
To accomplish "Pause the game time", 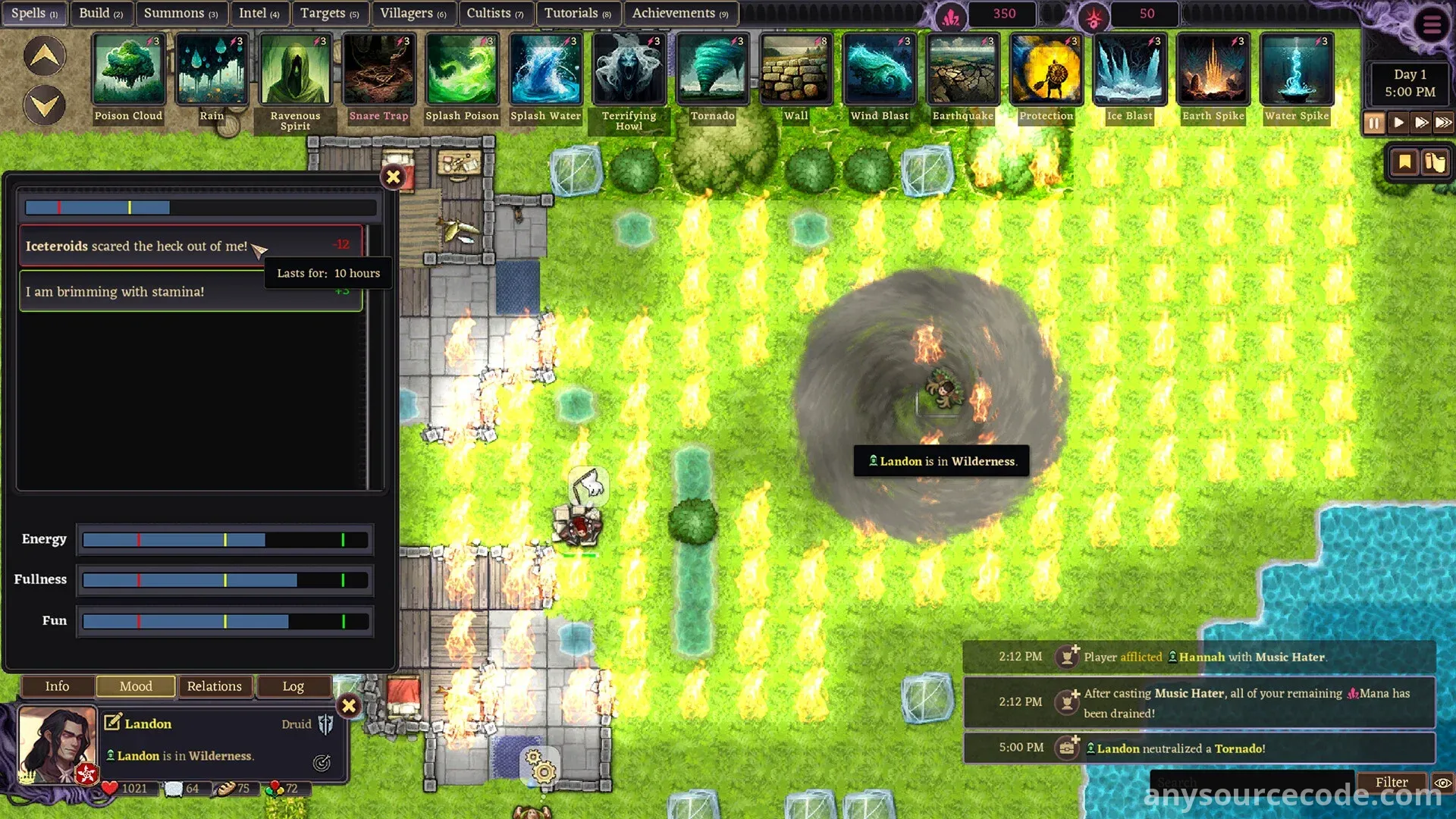I will click(1374, 123).
